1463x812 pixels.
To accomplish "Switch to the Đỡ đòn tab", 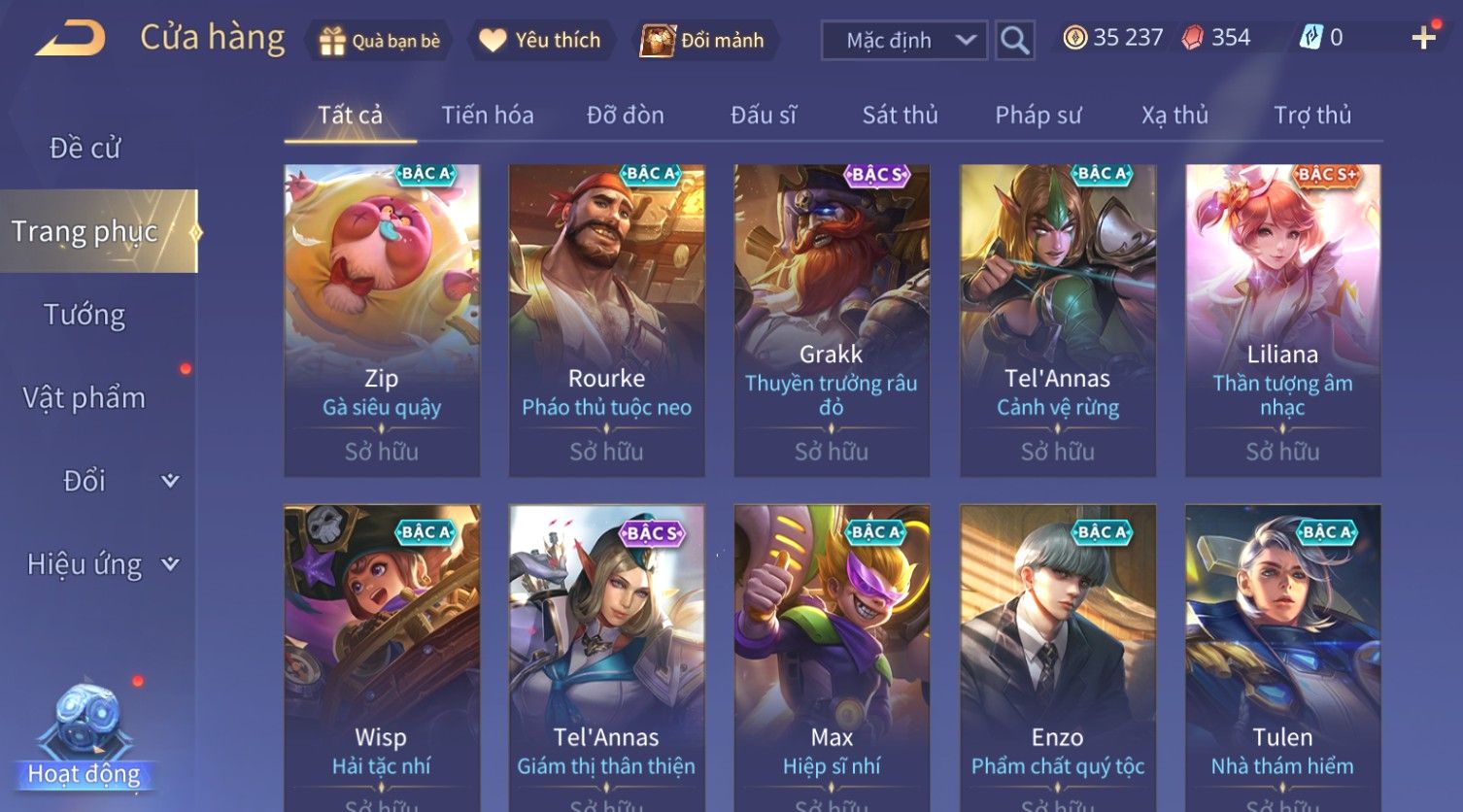I will tap(626, 116).
